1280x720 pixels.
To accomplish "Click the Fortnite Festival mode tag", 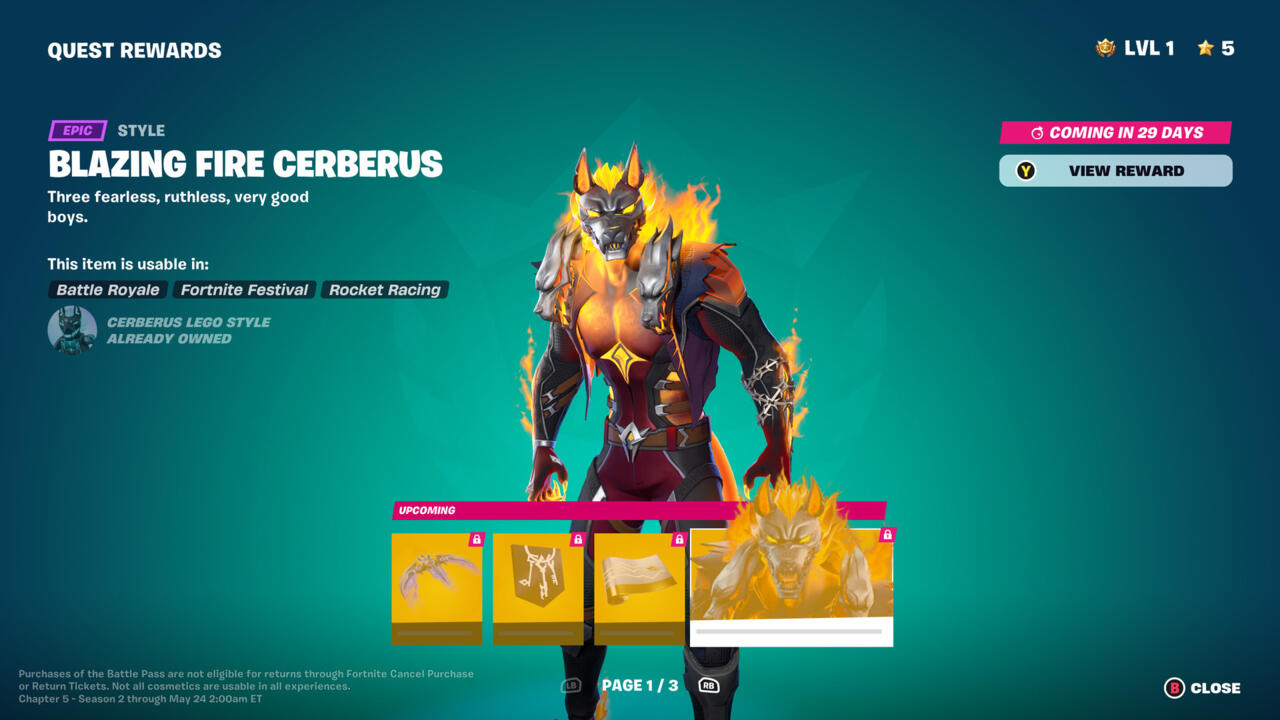I will 244,290.
